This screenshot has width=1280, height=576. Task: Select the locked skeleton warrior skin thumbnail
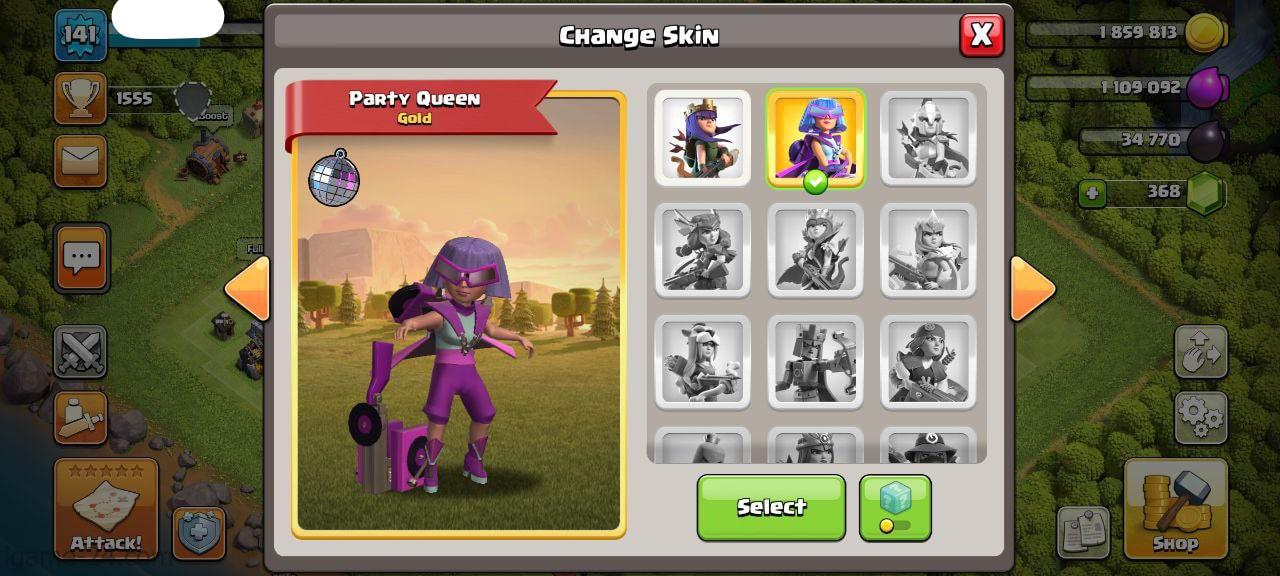click(928, 138)
